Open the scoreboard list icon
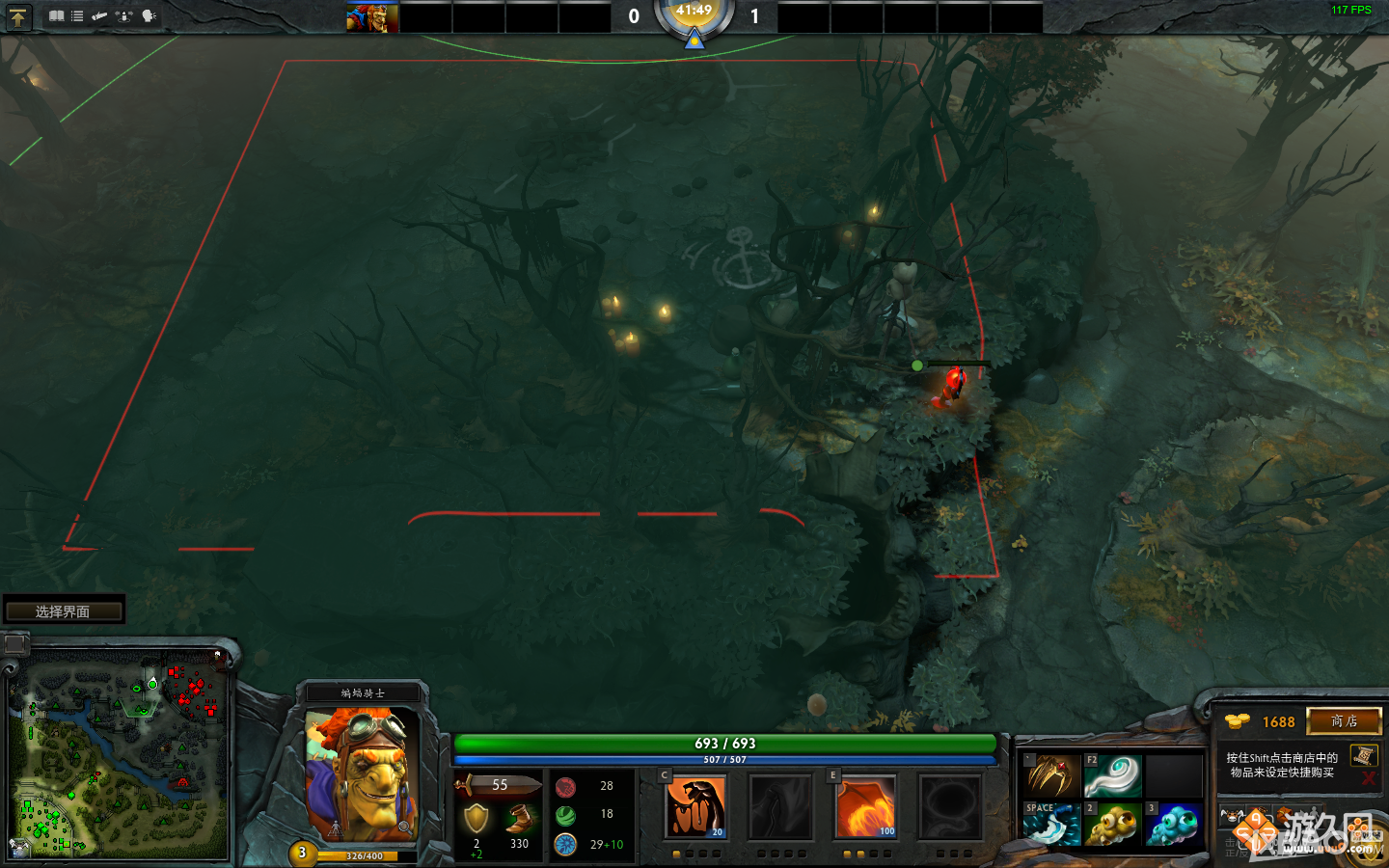Viewport: 1389px width, 868px height. point(76,16)
